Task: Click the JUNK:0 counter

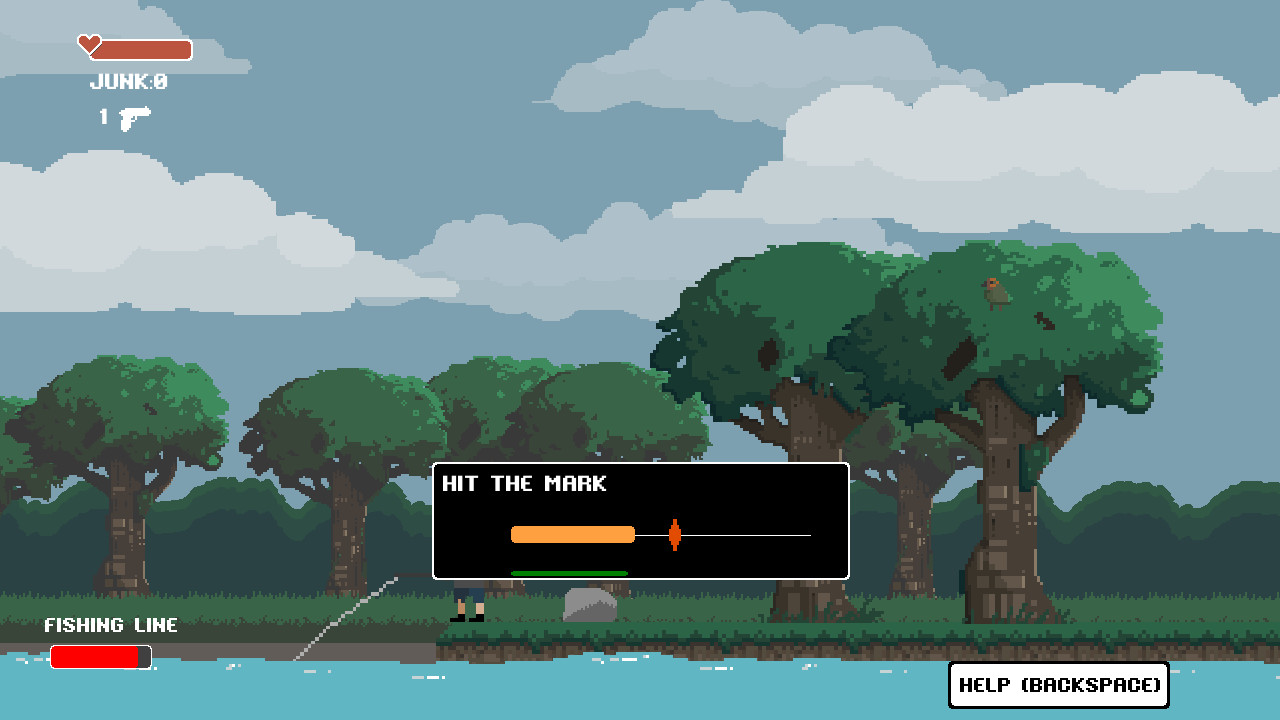Action: pyautogui.click(x=127, y=83)
